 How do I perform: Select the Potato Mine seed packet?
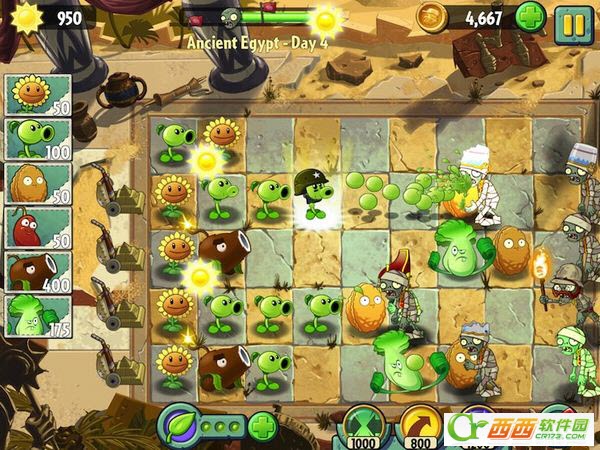37,228
